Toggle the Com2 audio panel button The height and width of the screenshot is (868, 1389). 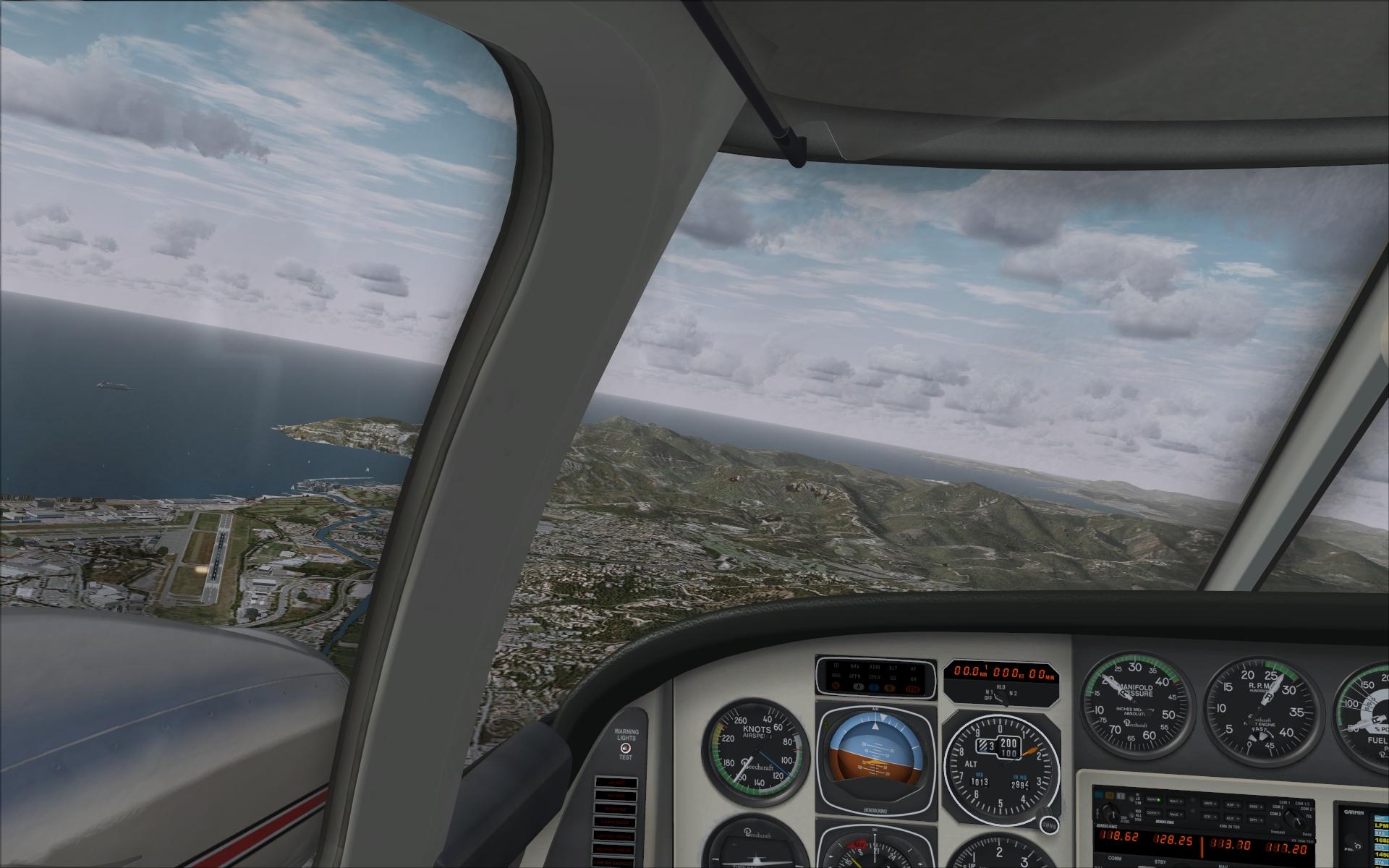pos(1153,813)
